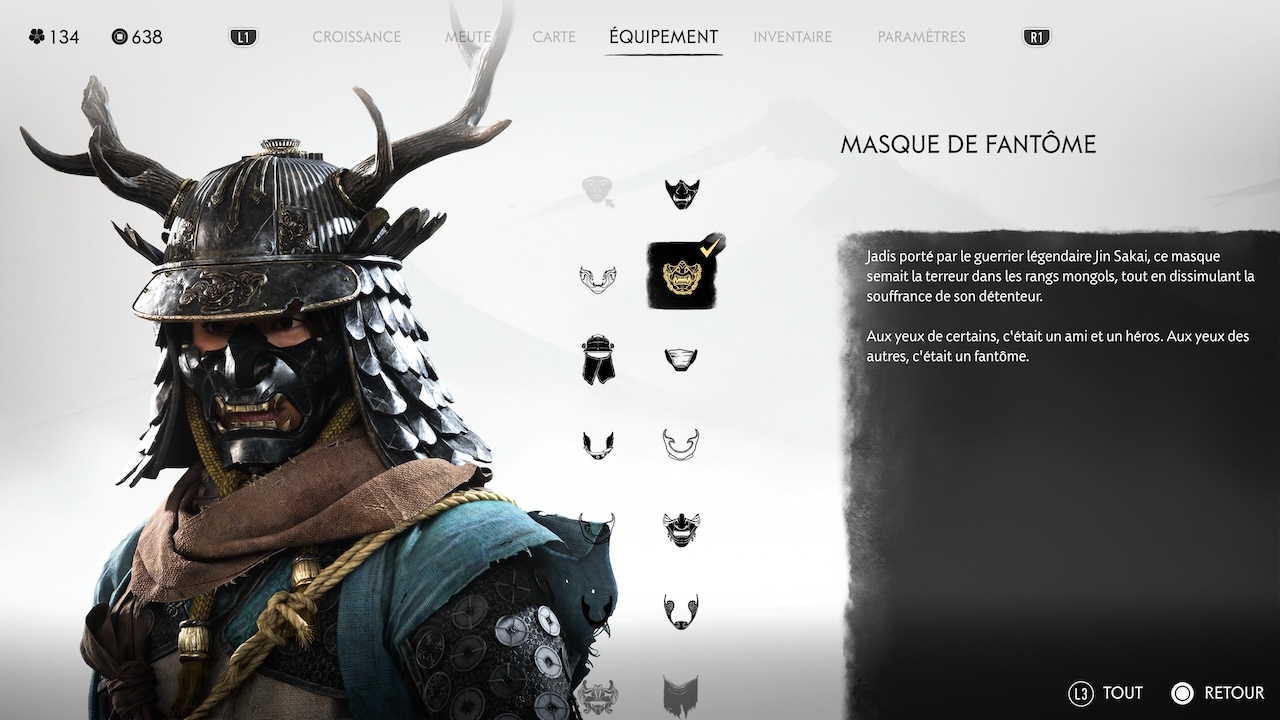Screen dimensions: 1280x720
Task: Choose the plain white-banded chin mask
Action: [x=681, y=359]
